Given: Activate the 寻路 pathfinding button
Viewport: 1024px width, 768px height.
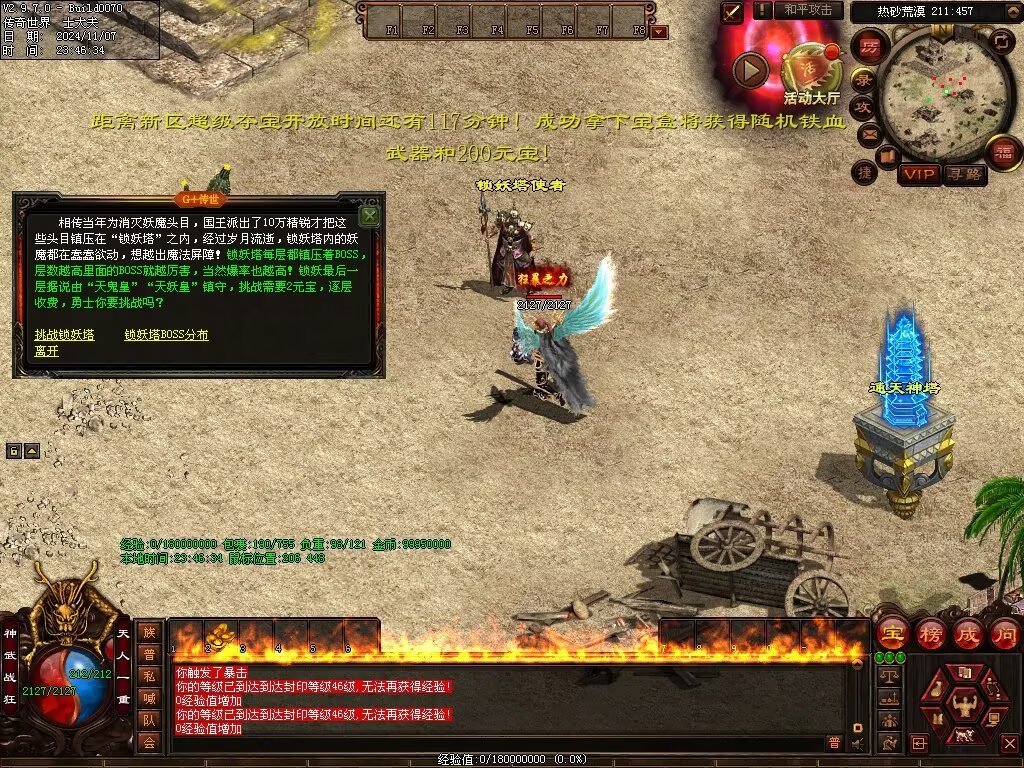Looking at the screenshot, I should (x=965, y=175).
